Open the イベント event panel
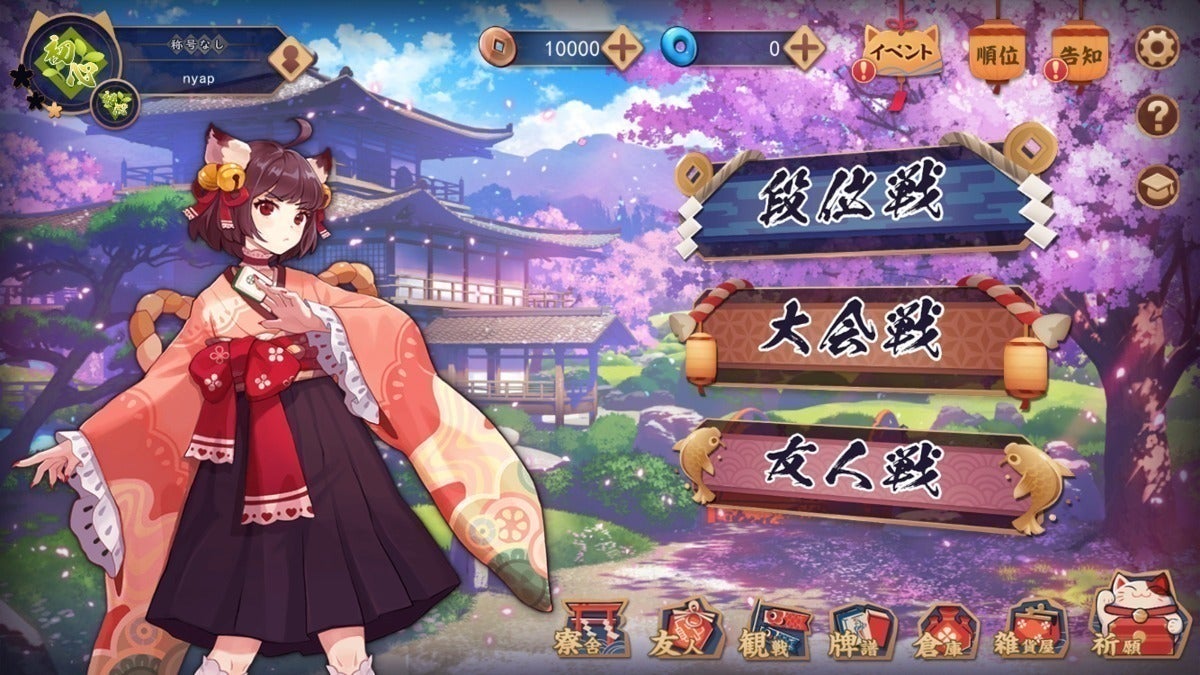Screen dimensions: 1200x675 point(902,50)
